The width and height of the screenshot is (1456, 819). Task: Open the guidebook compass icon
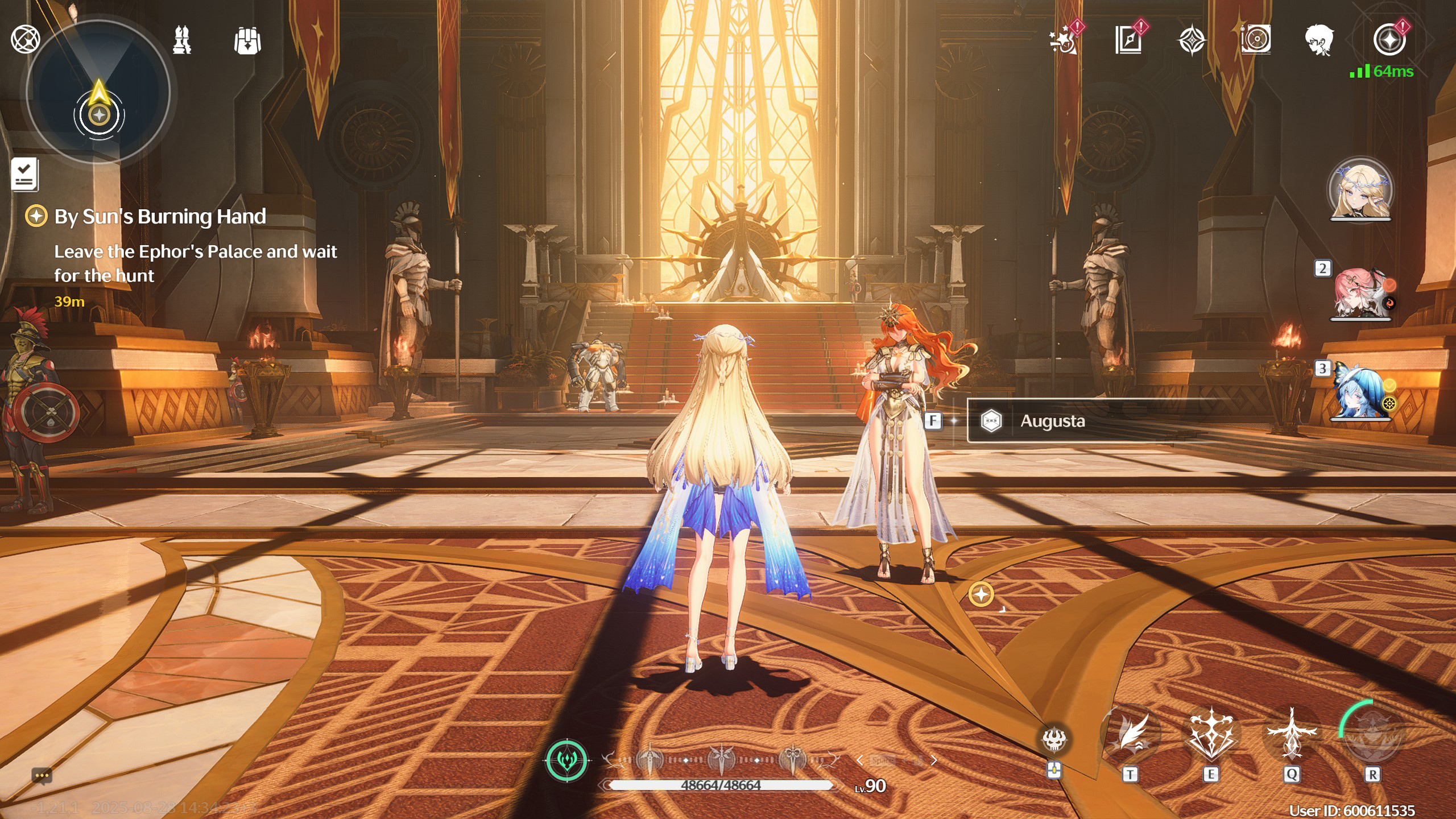(1128, 41)
